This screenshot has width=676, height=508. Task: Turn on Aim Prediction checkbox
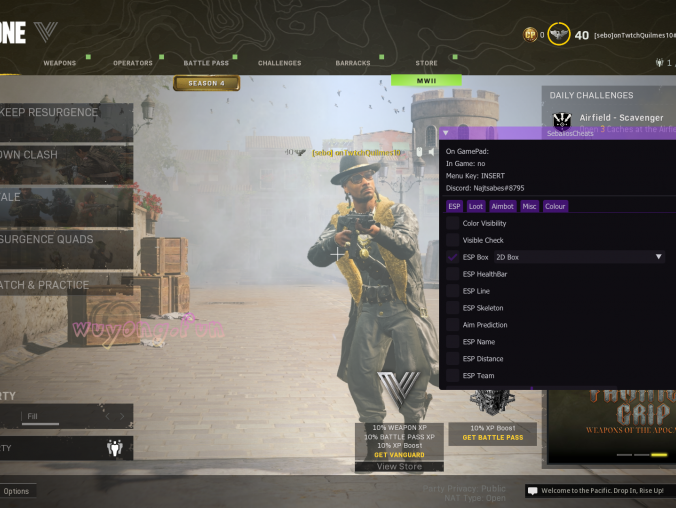(453, 325)
